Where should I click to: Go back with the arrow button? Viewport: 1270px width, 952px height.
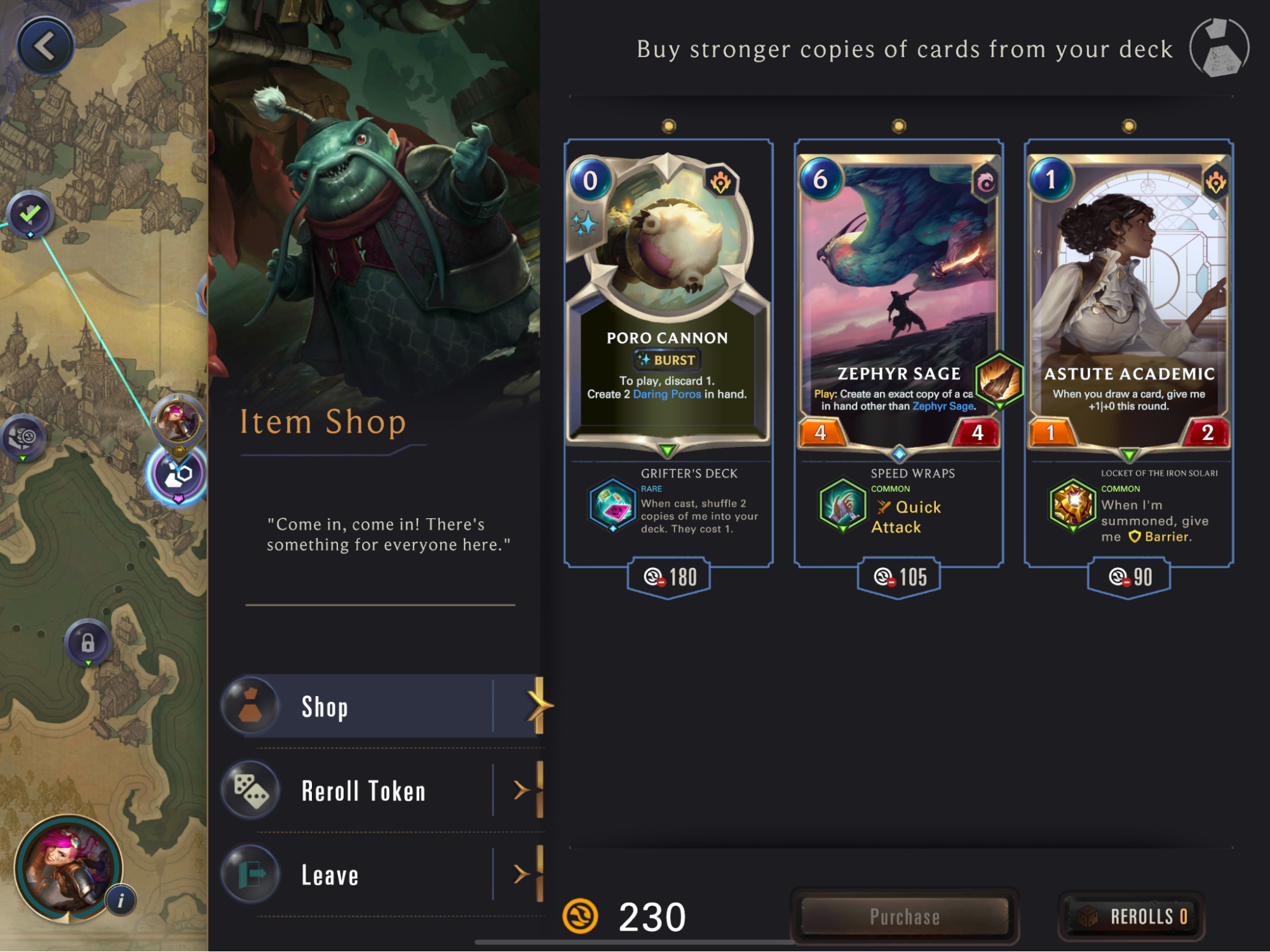pyautogui.click(x=45, y=46)
